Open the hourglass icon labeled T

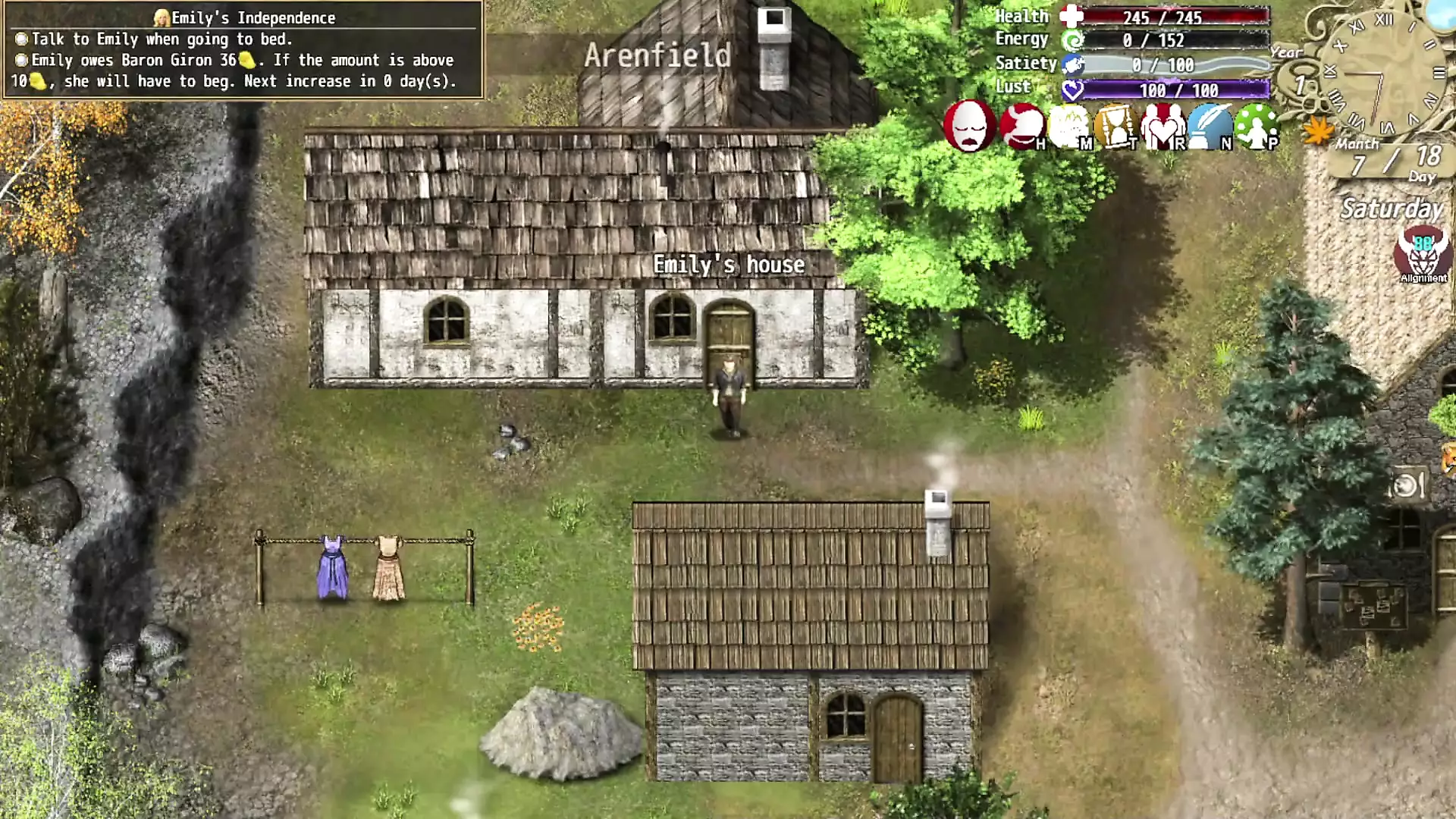(x=1116, y=127)
